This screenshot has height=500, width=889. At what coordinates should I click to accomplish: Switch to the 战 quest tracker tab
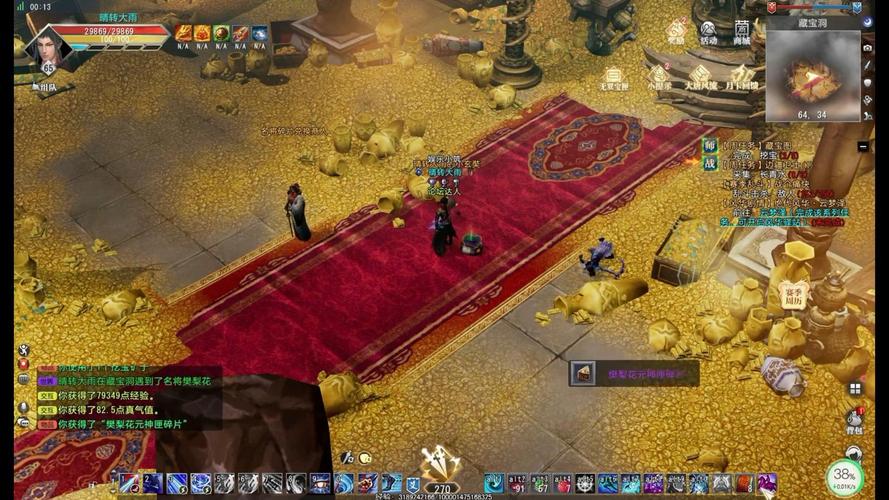(709, 162)
